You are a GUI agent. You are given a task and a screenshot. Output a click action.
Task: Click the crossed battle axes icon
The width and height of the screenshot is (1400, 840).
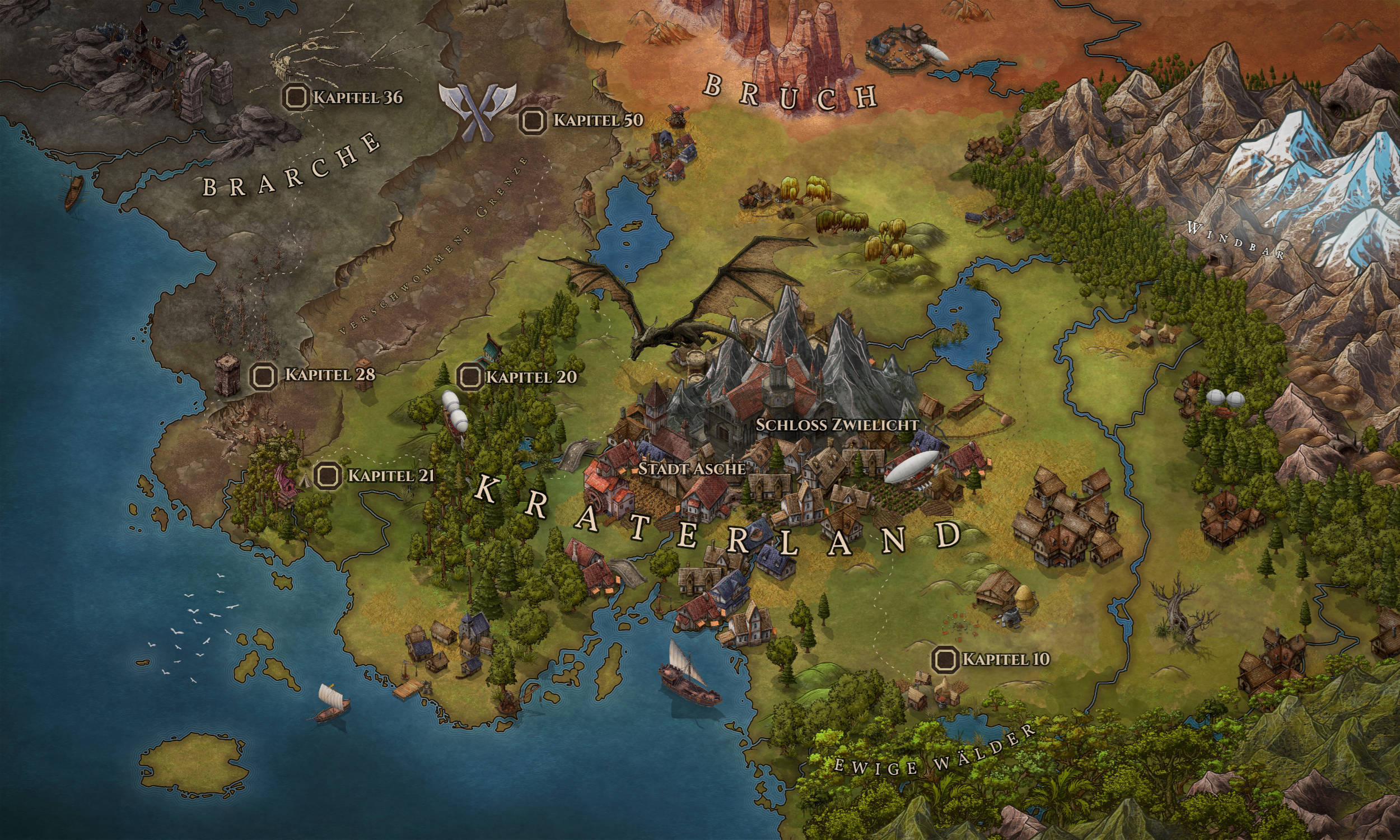(478, 110)
